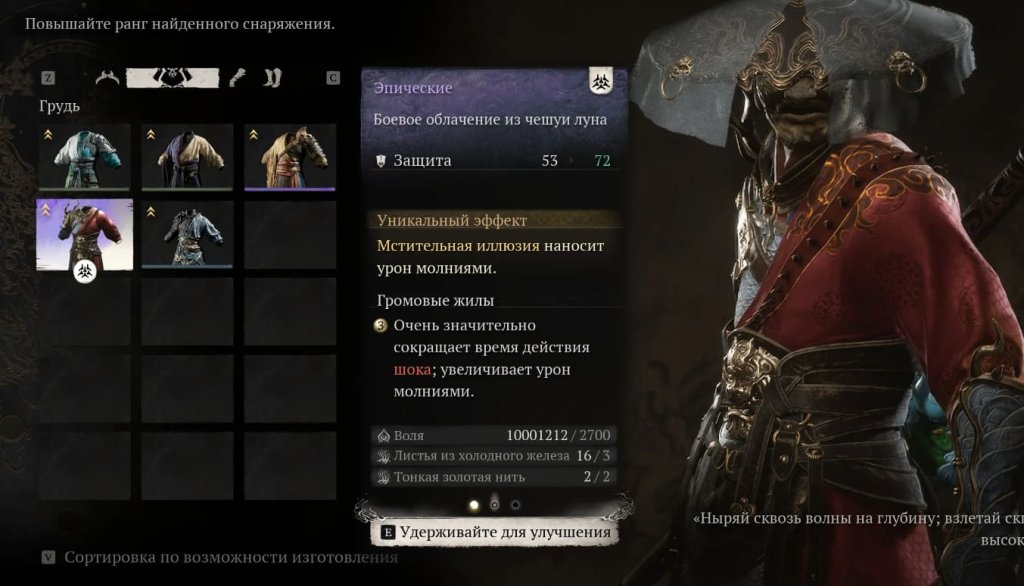This screenshot has height=586, width=1024.
Task: Select the white and teal robe armor
Action: coord(85,157)
